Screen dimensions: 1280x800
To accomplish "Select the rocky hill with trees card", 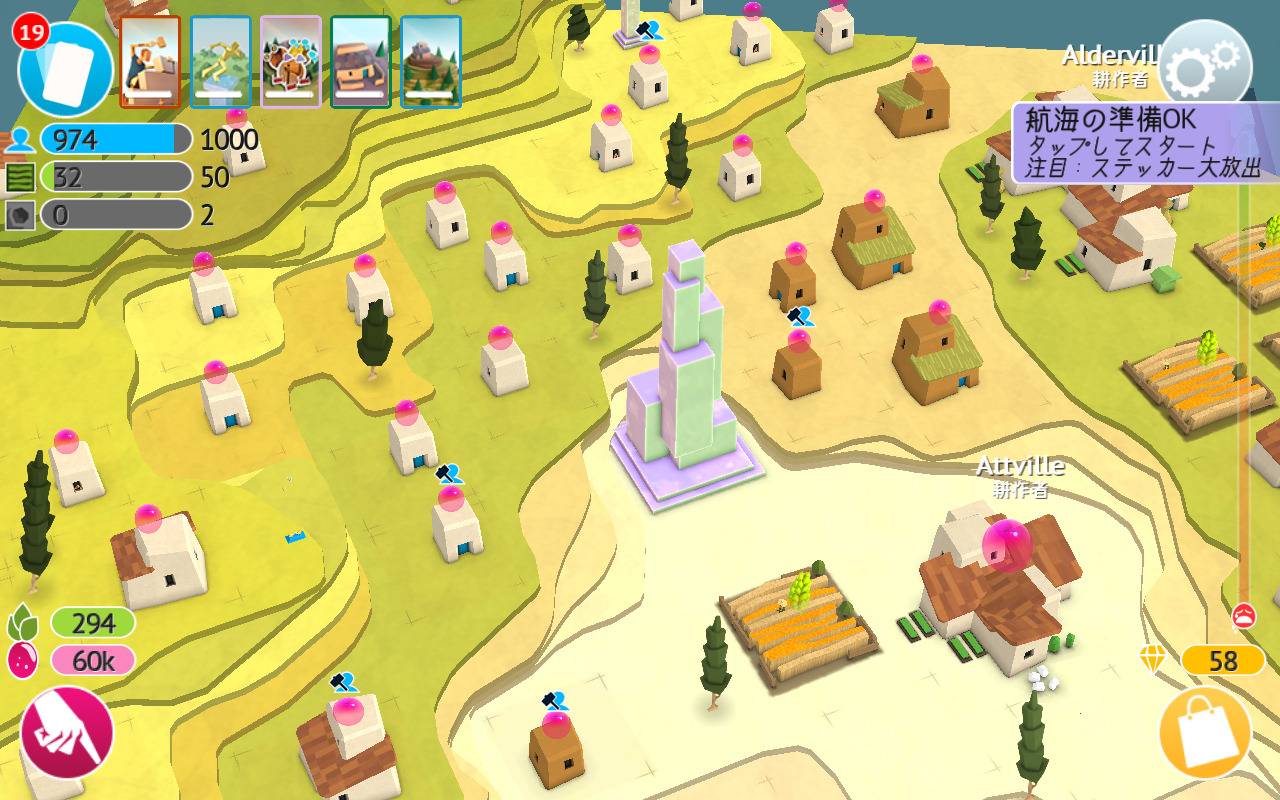I will [431, 61].
